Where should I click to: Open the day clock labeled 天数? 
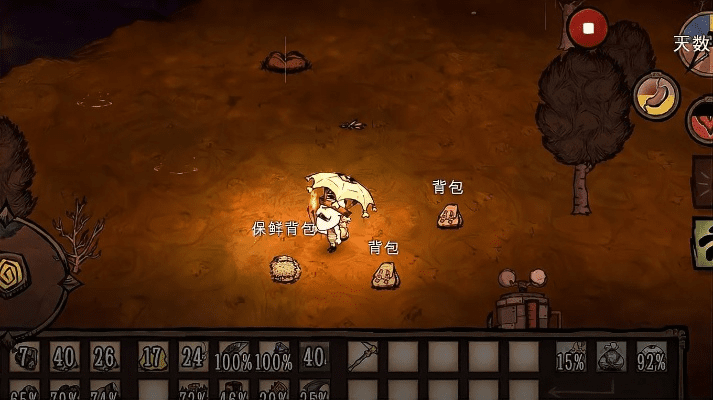tap(697, 43)
